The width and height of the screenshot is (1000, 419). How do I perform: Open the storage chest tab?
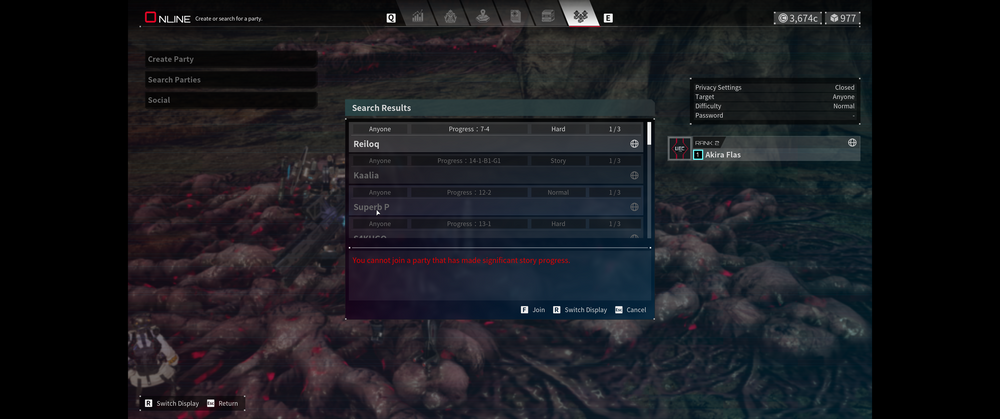(x=548, y=17)
